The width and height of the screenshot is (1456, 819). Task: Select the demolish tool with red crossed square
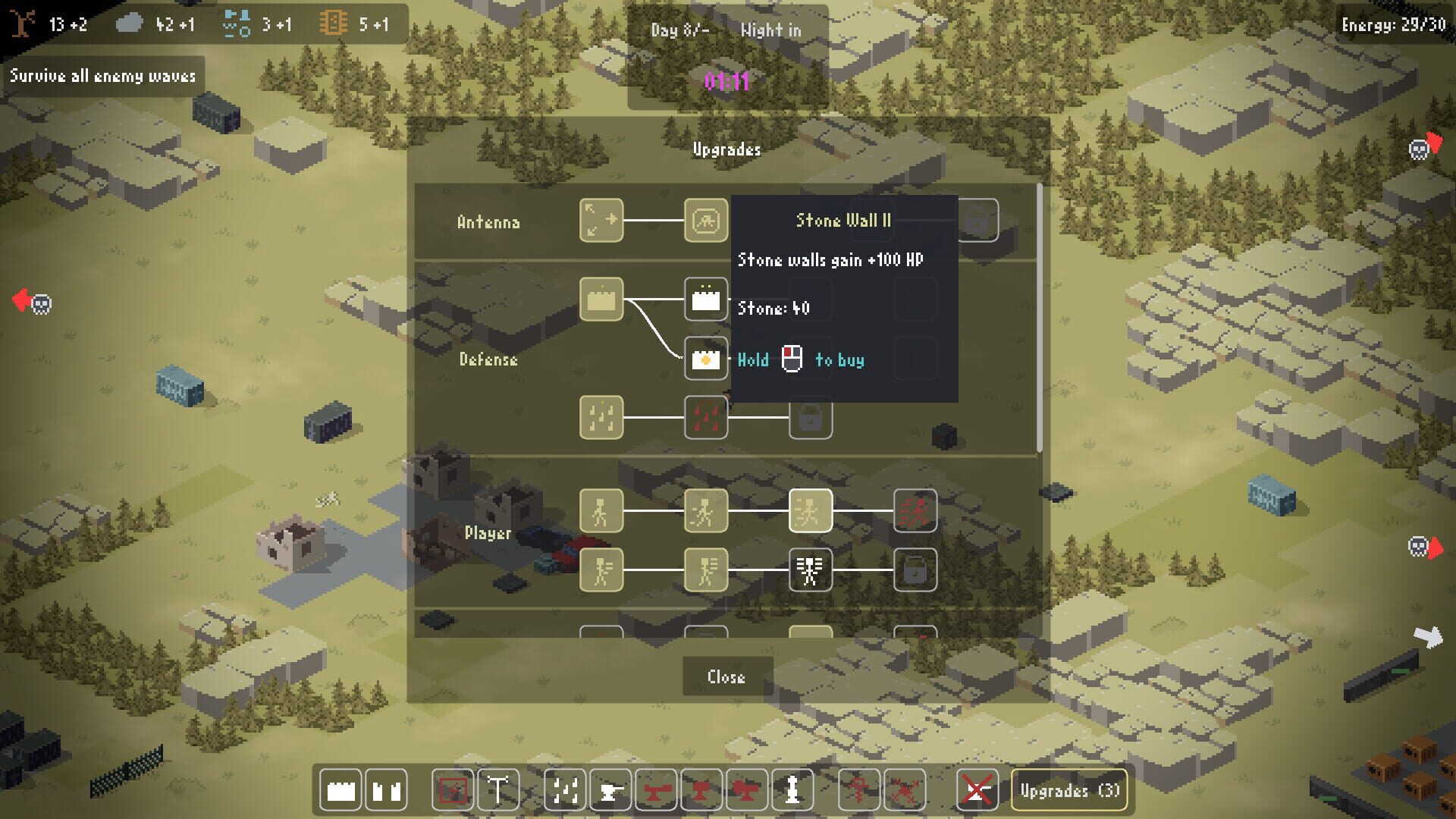point(453,790)
